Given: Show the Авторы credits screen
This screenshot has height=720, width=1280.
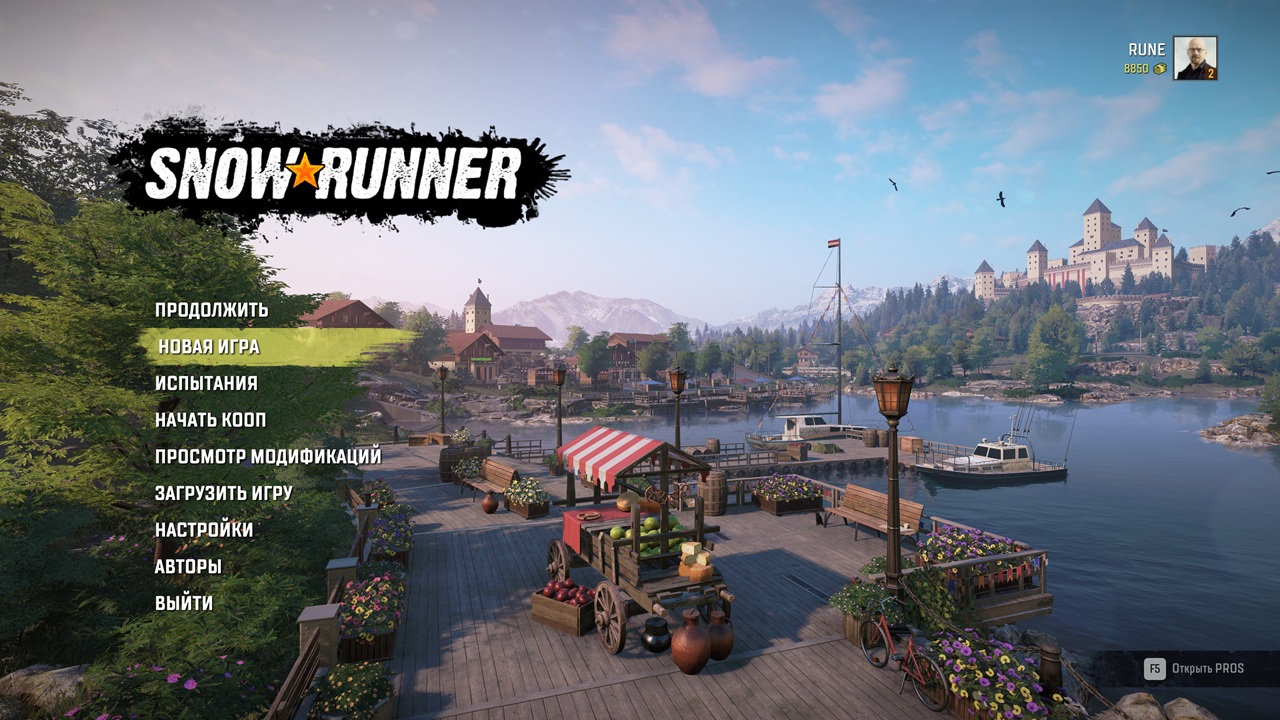Looking at the screenshot, I should point(188,567).
